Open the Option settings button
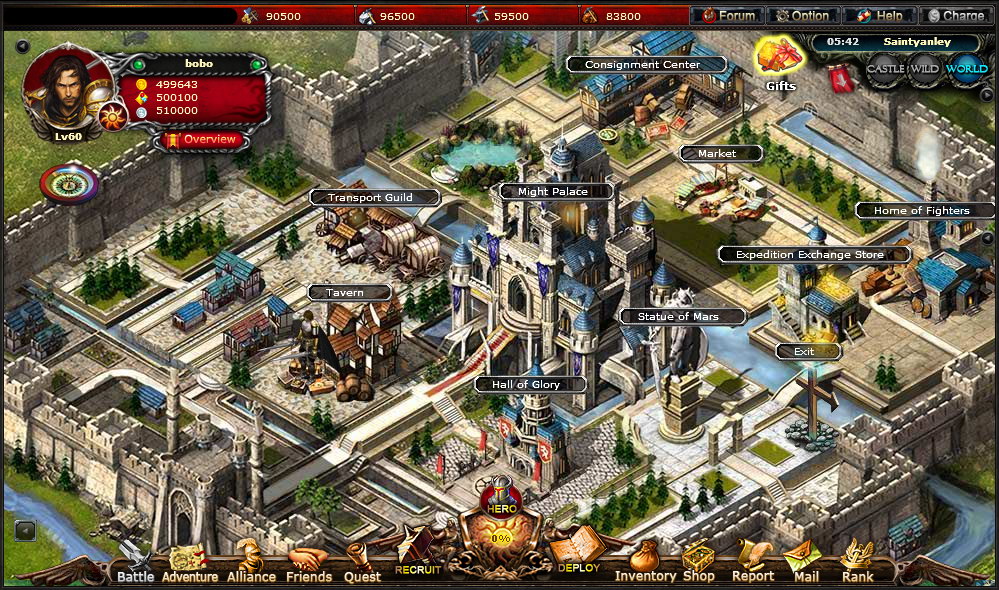The image size is (999, 590). 803,16
